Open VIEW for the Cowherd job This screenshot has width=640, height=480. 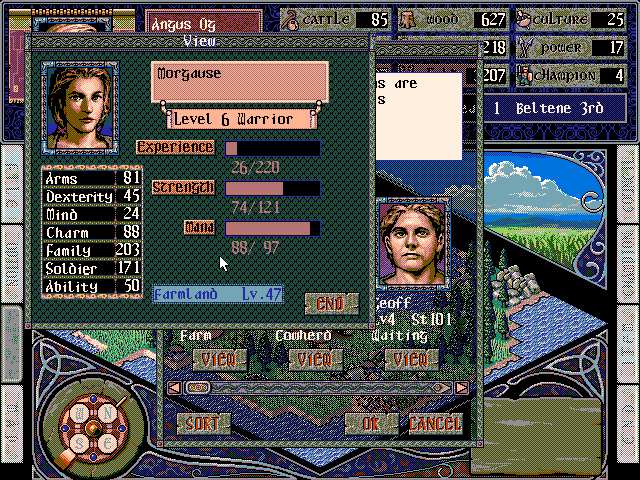(315, 358)
